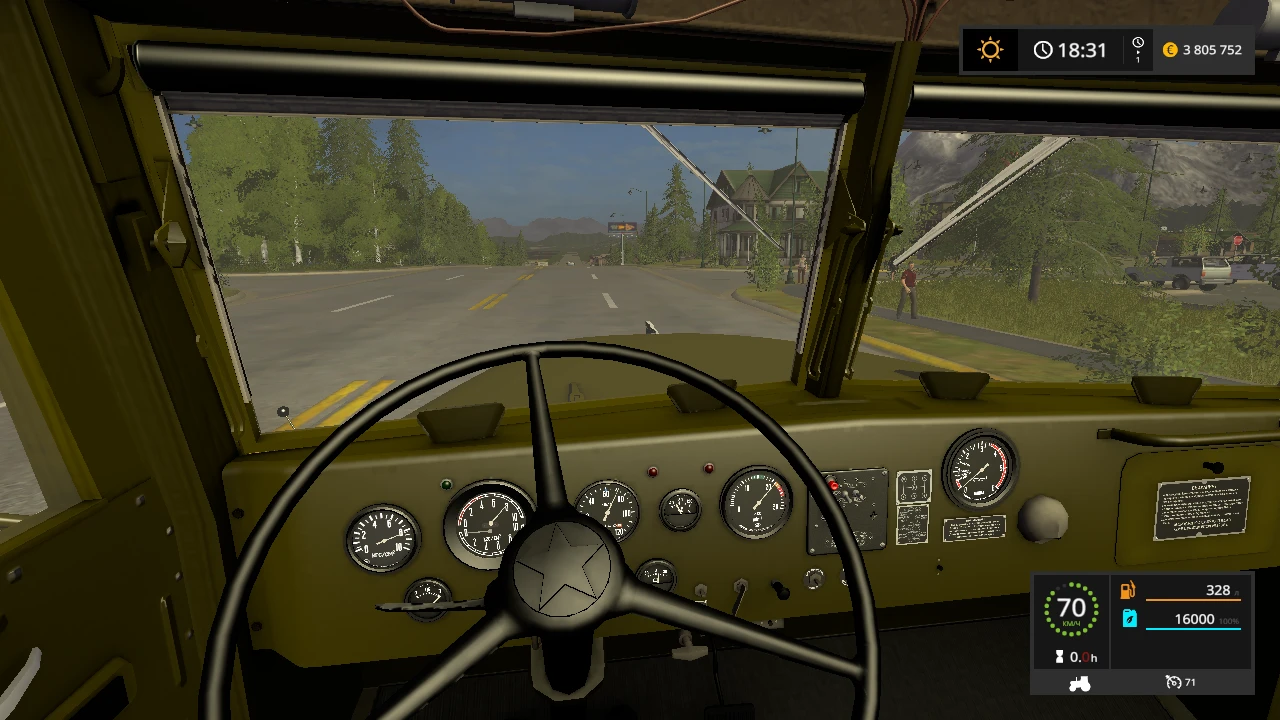Select the hourglass operating time icon

point(1059,656)
